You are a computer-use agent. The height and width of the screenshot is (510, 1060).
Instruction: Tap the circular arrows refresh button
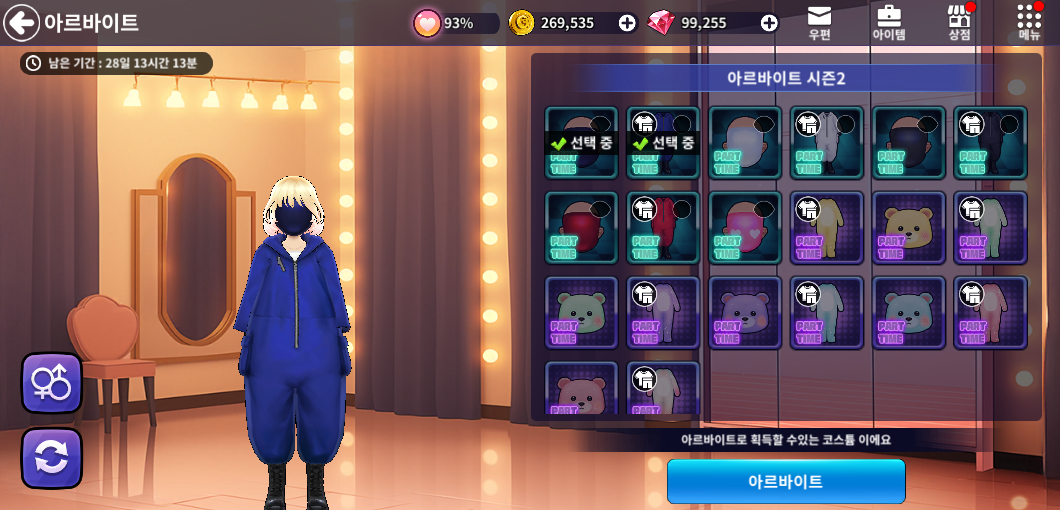click(x=51, y=458)
